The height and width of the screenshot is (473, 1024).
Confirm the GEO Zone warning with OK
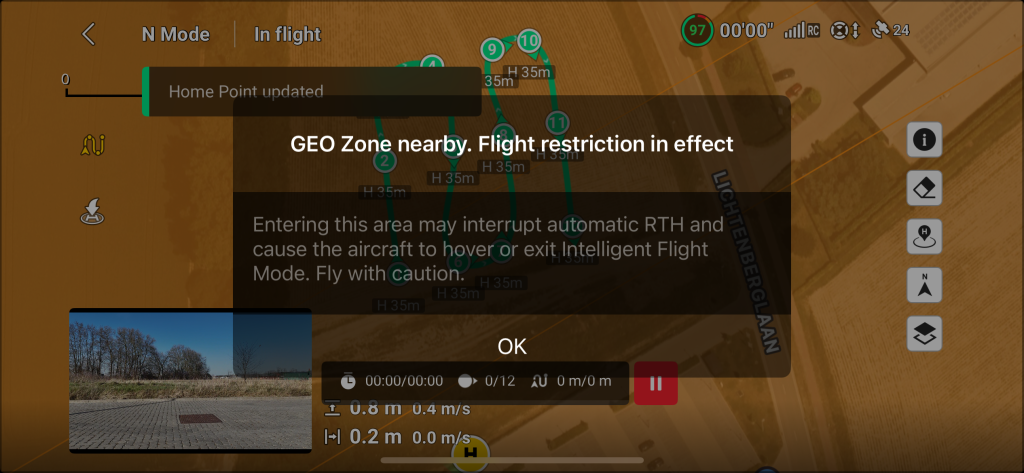(511, 347)
